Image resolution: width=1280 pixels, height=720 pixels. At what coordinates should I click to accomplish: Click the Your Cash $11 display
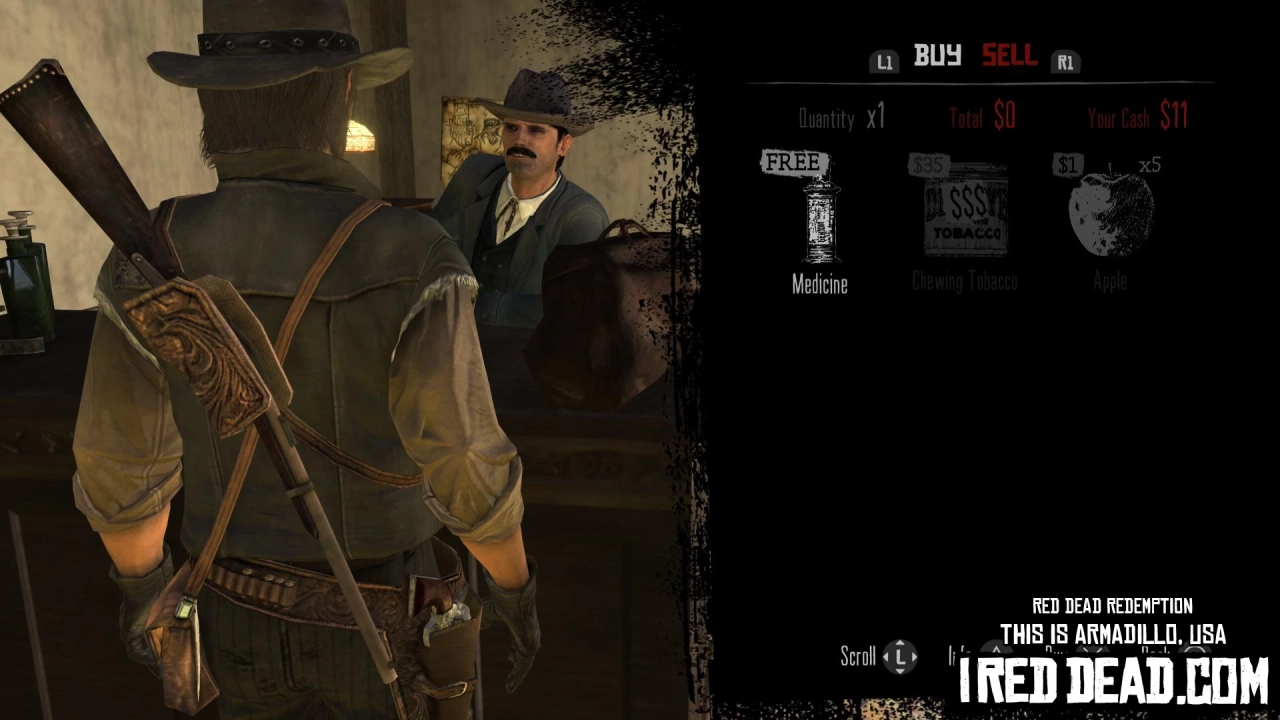1139,117
